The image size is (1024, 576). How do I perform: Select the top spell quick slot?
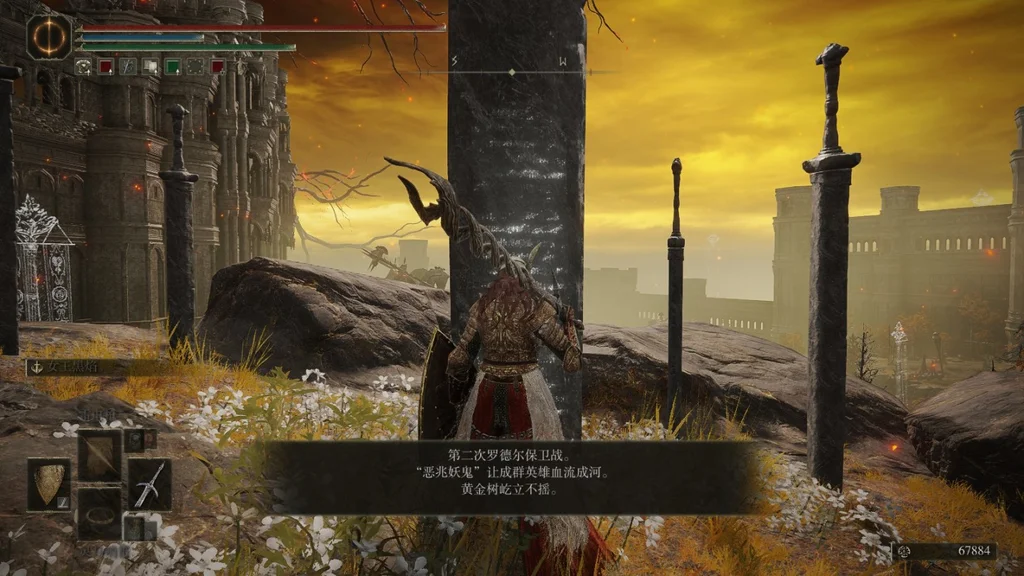99,455
